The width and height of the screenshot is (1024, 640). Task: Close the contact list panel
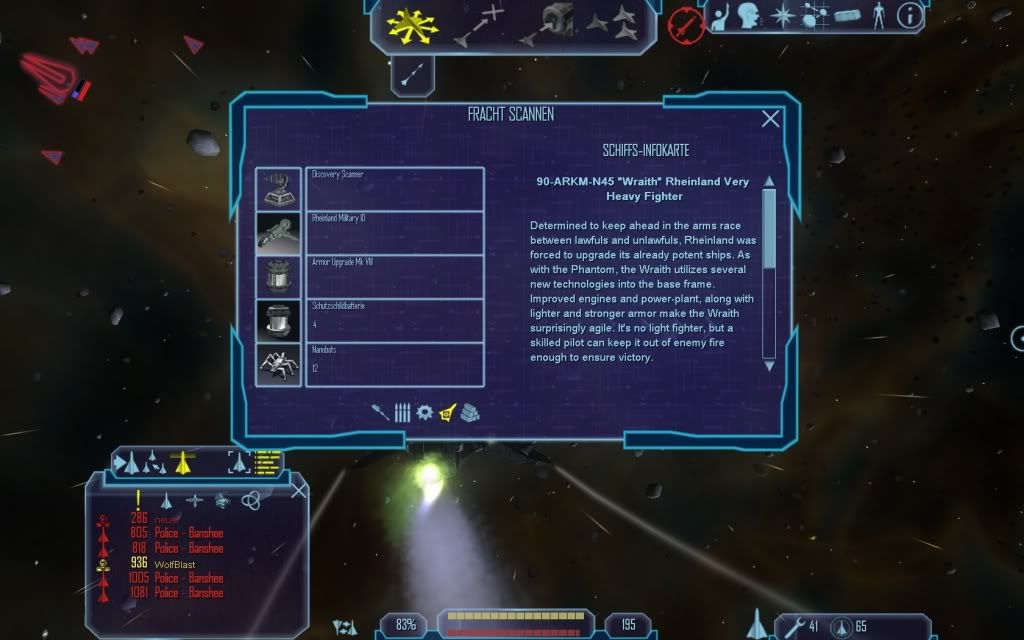click(298, 491)
